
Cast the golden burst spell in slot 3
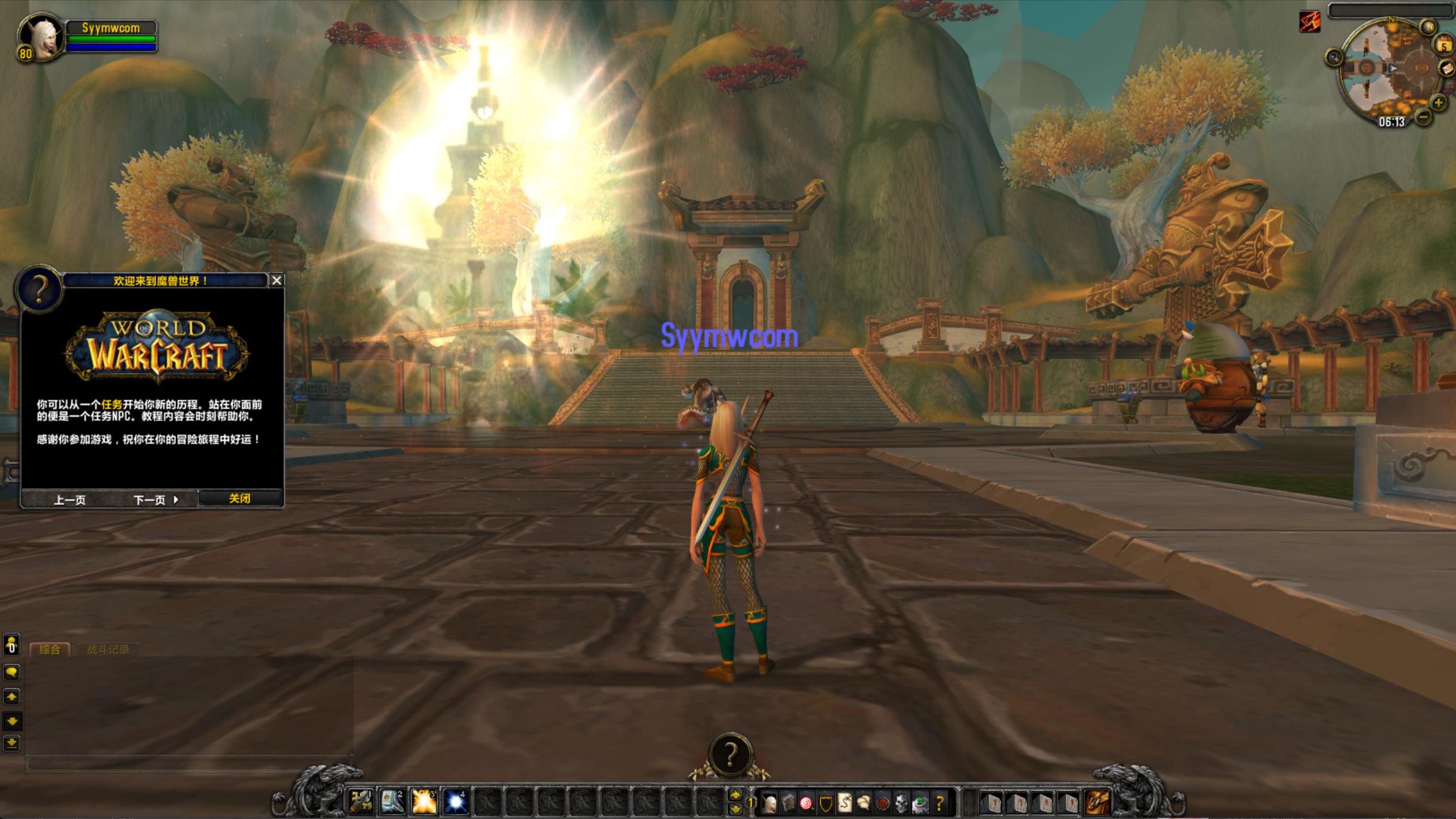(424, 802)
